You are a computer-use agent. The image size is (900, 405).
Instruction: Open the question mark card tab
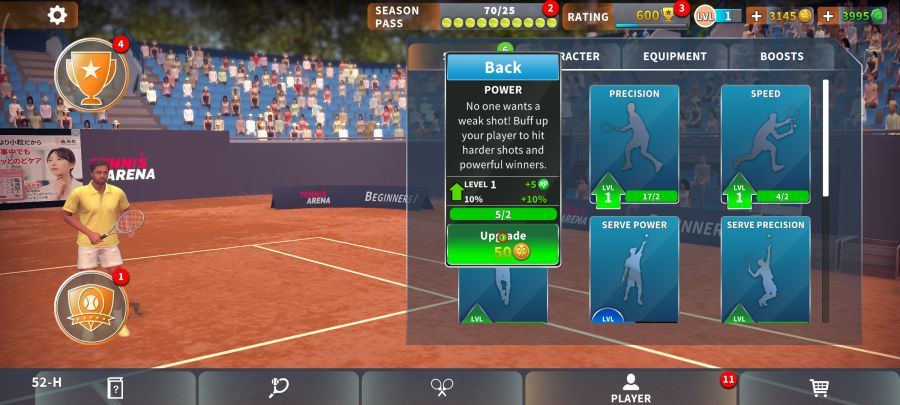click(x=115, y=388)
